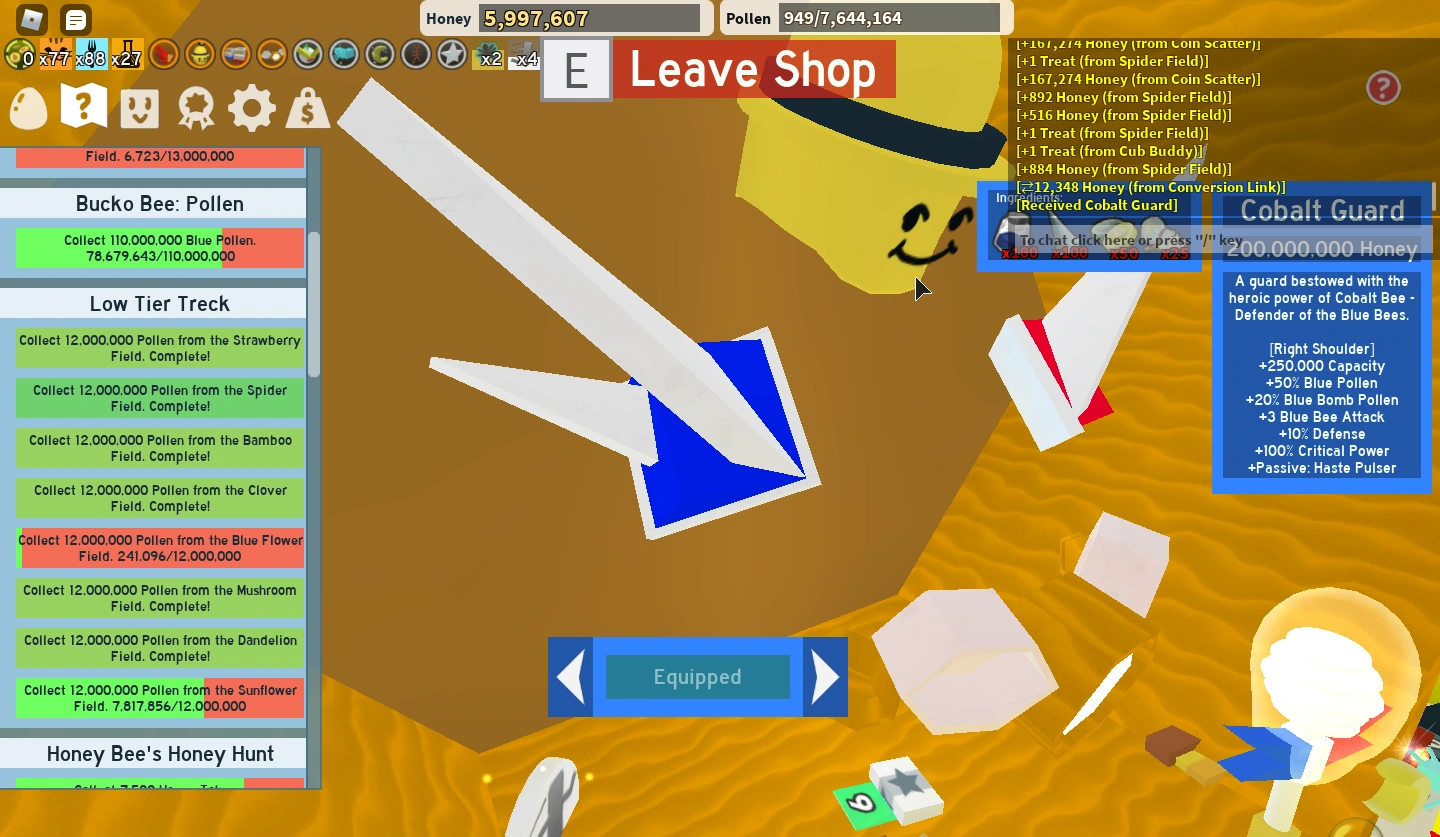Select the Low Tier Treck quest header
The width and height of the screenshot is (1440, 837).
pyautogui.click(x=158, y=303)
